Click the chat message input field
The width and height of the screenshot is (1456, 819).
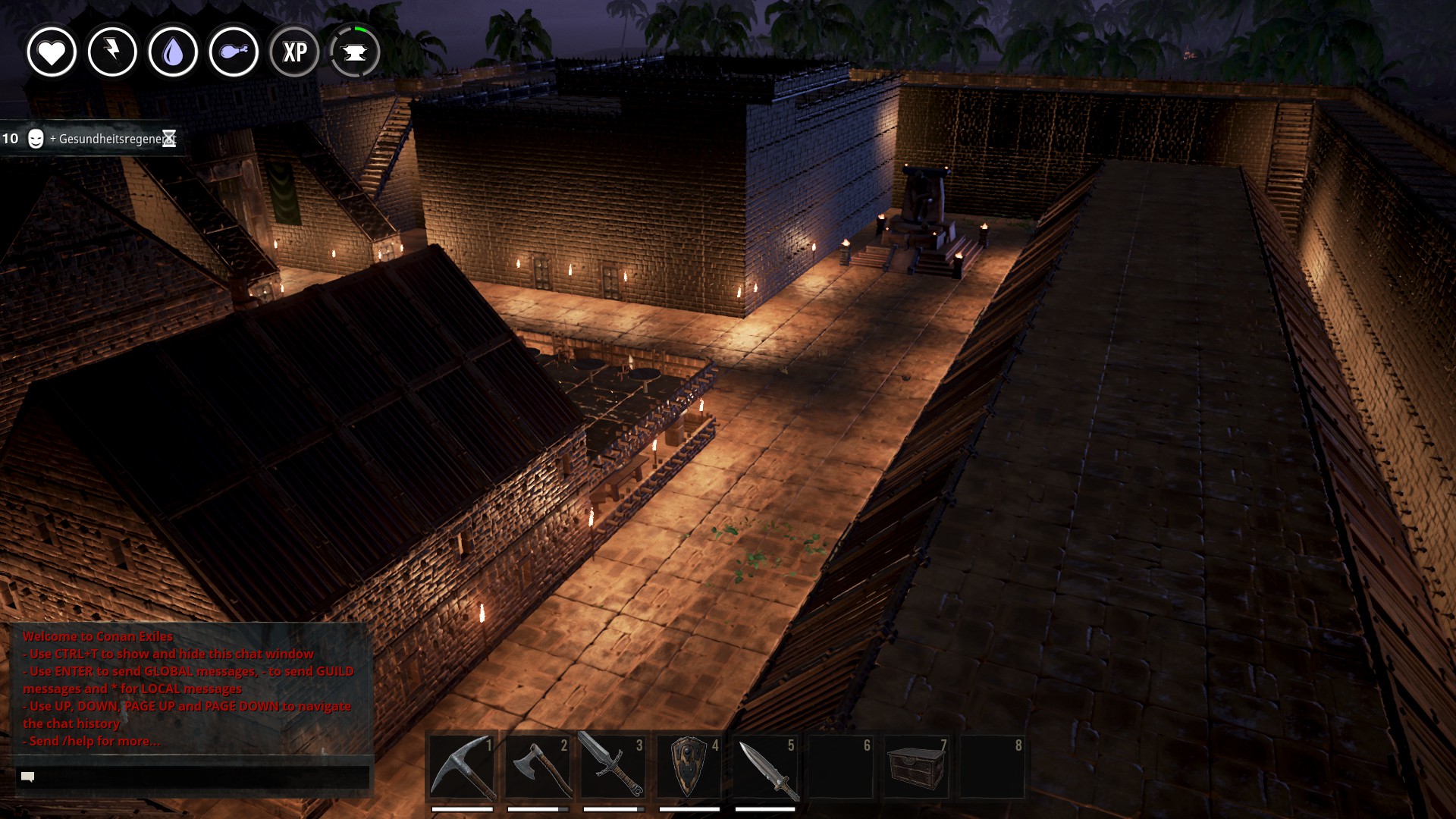point(193,777)
